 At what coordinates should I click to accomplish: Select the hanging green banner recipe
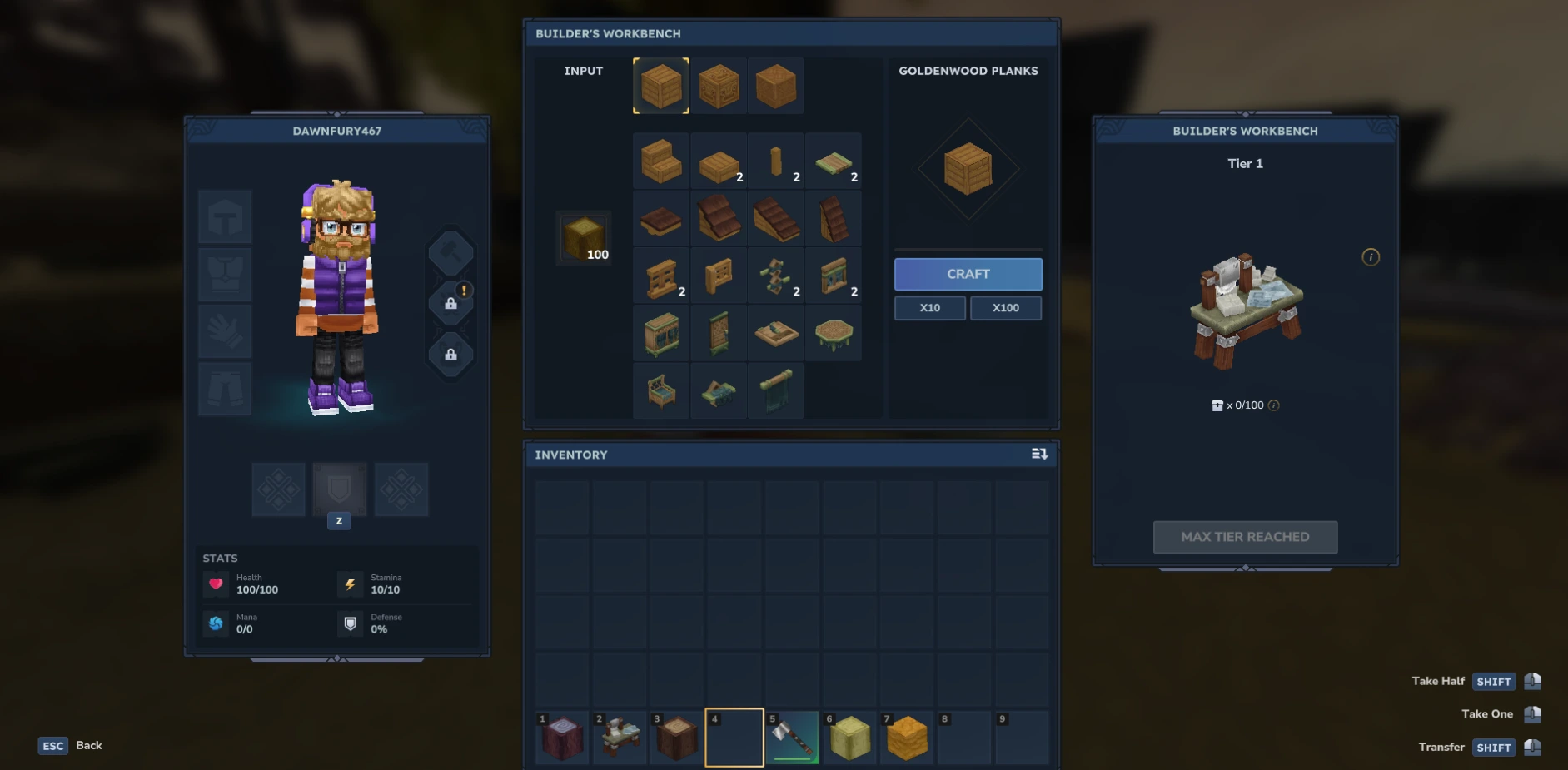coord(775,390)
